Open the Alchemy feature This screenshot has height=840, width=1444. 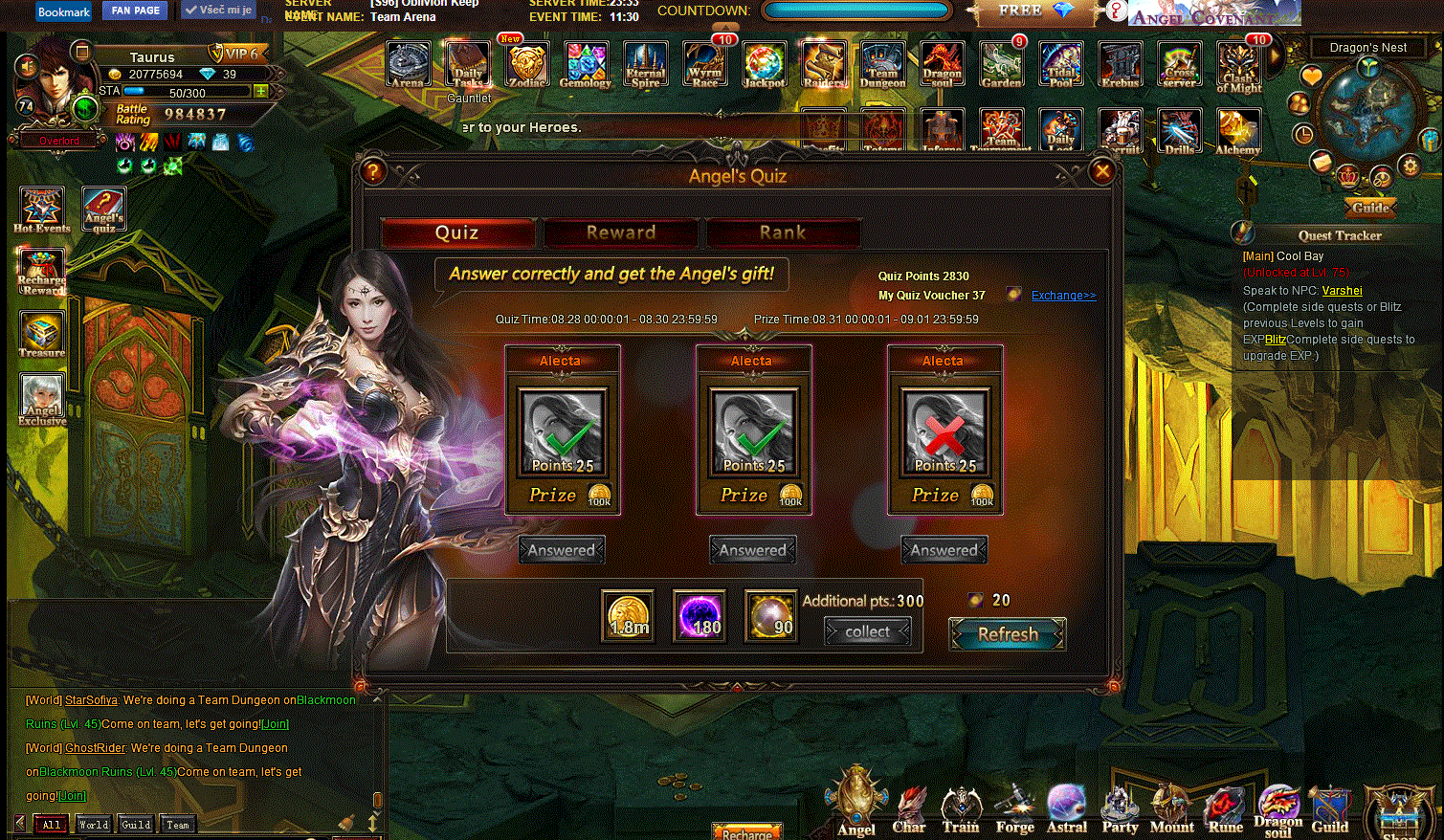tap(1237, 131)
